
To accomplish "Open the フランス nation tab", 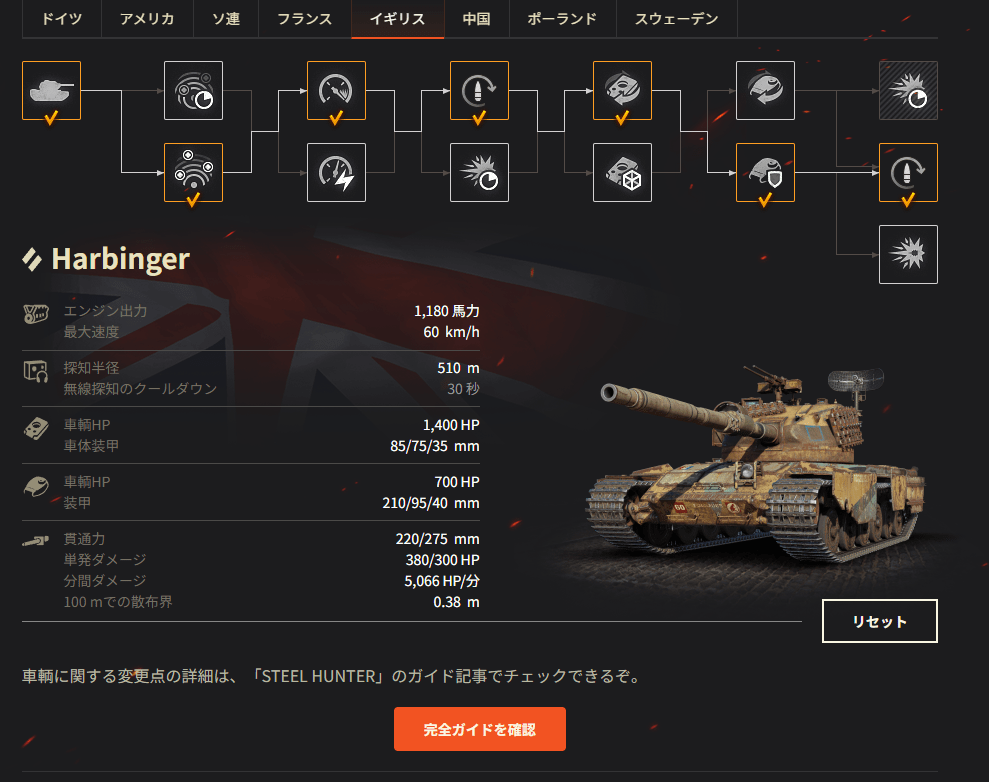I will (x=304, y=19).
